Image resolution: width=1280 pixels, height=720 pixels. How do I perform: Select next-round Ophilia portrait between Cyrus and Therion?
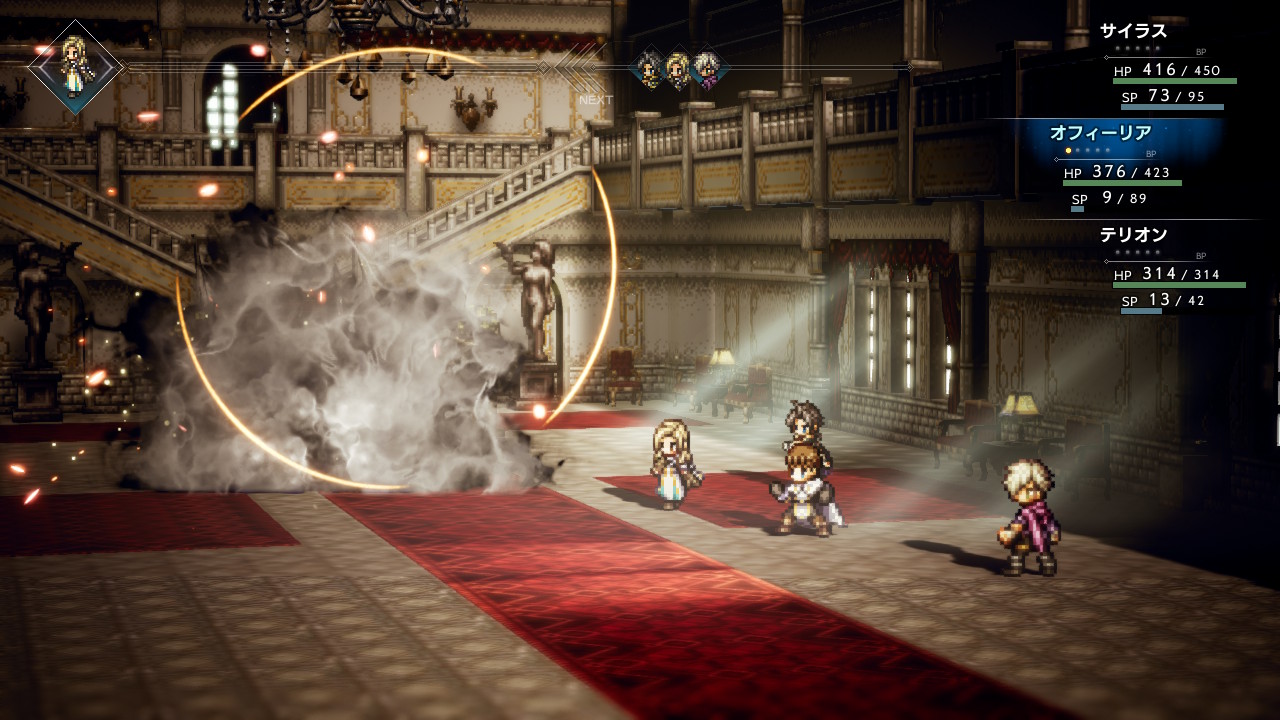click(x=678, y=68)
